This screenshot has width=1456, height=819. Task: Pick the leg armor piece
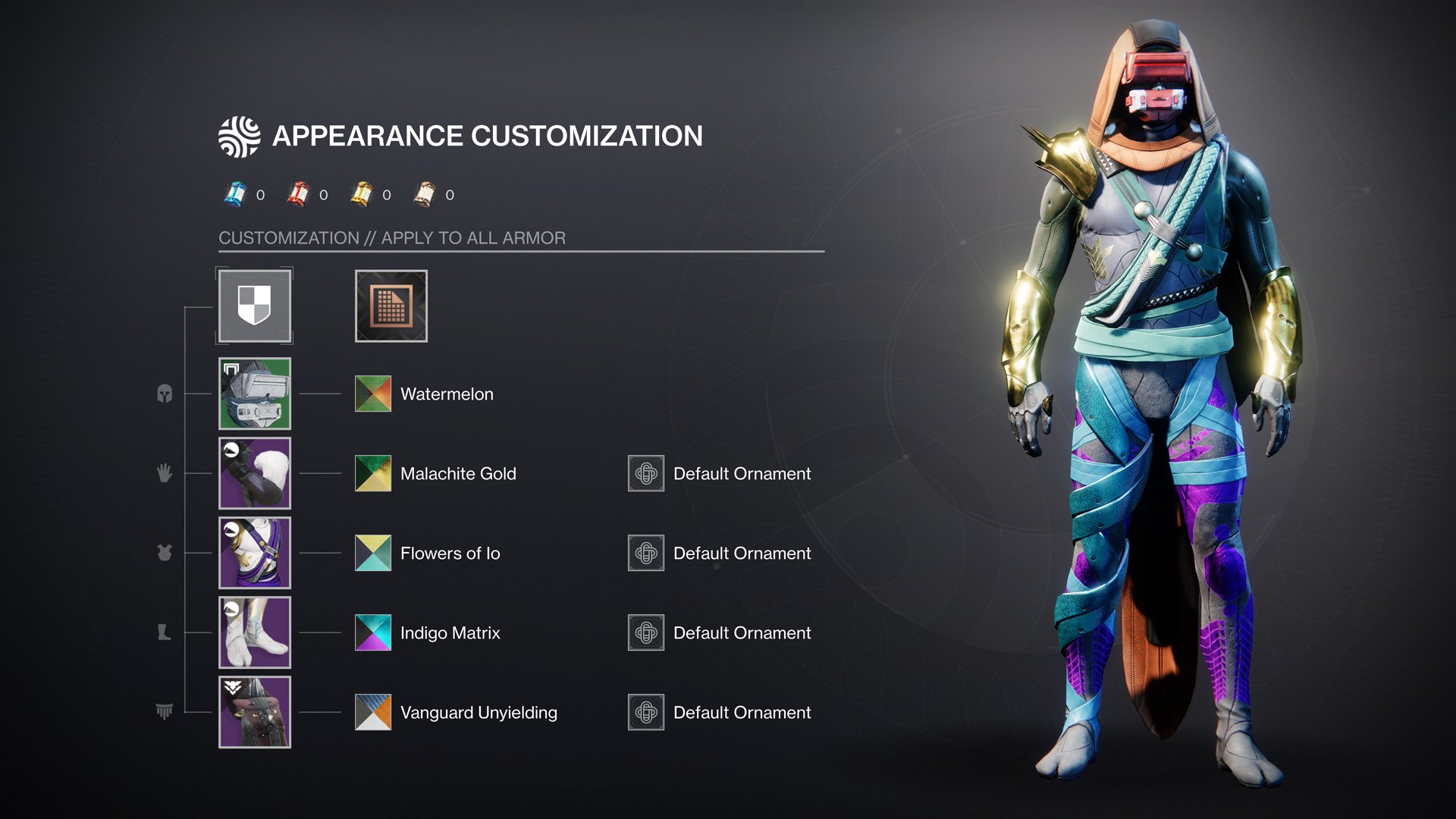pos(254,632)
